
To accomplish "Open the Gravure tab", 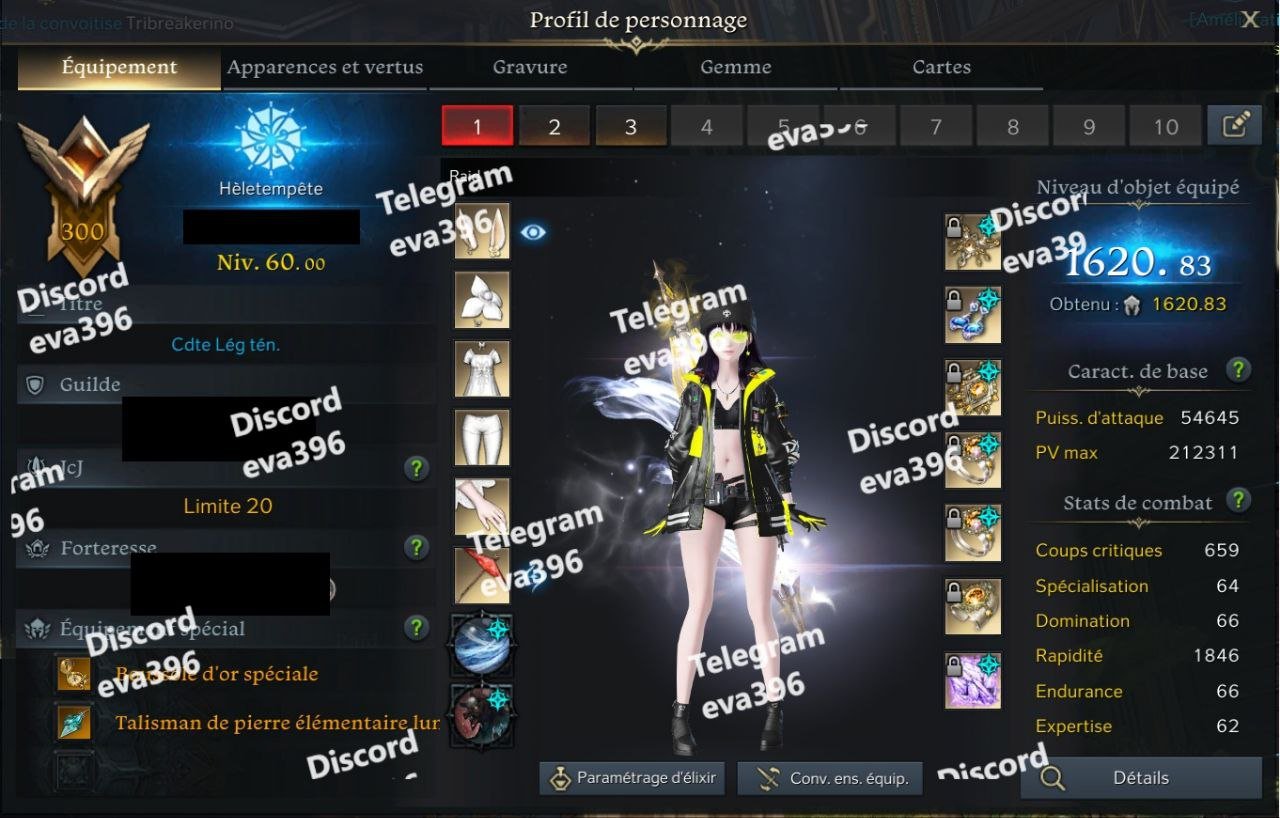I will click(530, 68).
